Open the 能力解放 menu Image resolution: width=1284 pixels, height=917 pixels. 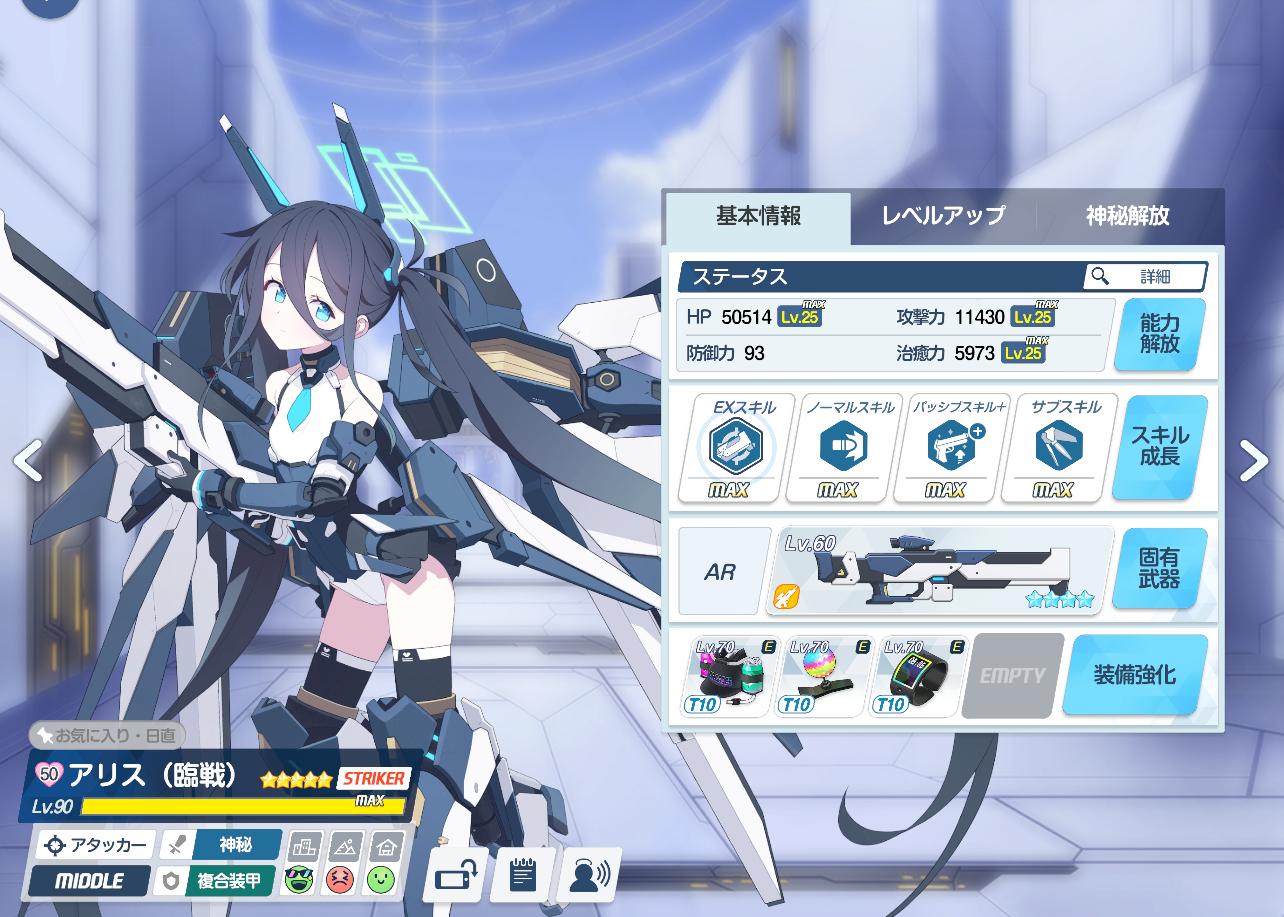[x=1159, y=334]
